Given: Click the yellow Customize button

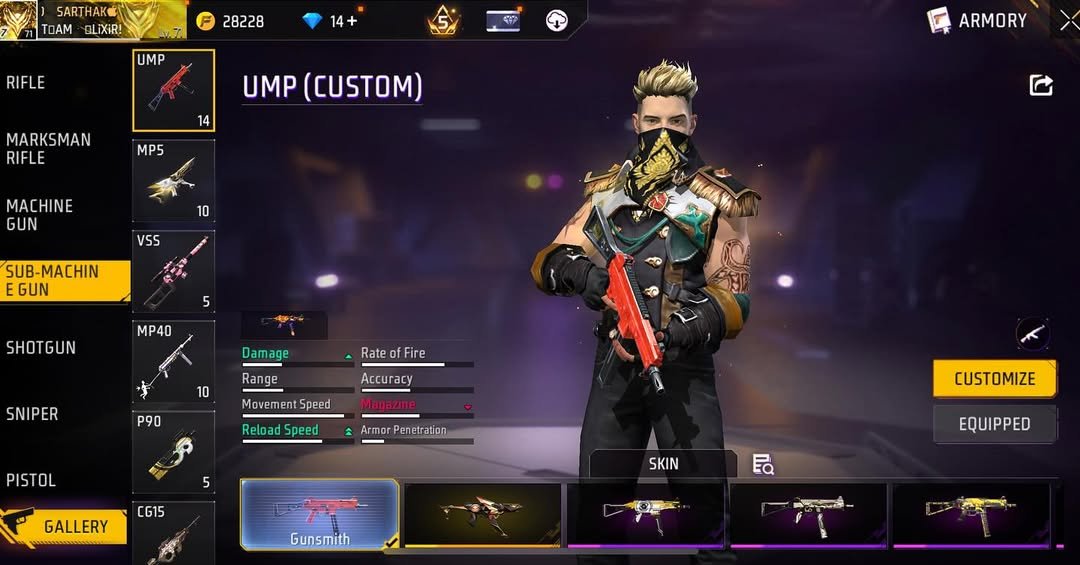Looking at the screenshot, I should click(x=993, y=379).
